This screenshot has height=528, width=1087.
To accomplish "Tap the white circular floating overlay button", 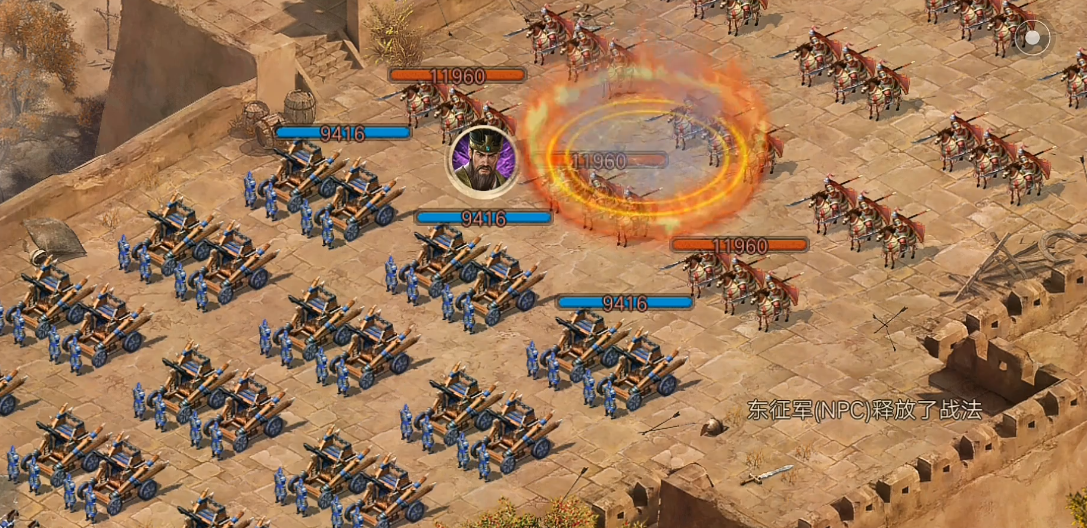I will (x=1032, y=40).
